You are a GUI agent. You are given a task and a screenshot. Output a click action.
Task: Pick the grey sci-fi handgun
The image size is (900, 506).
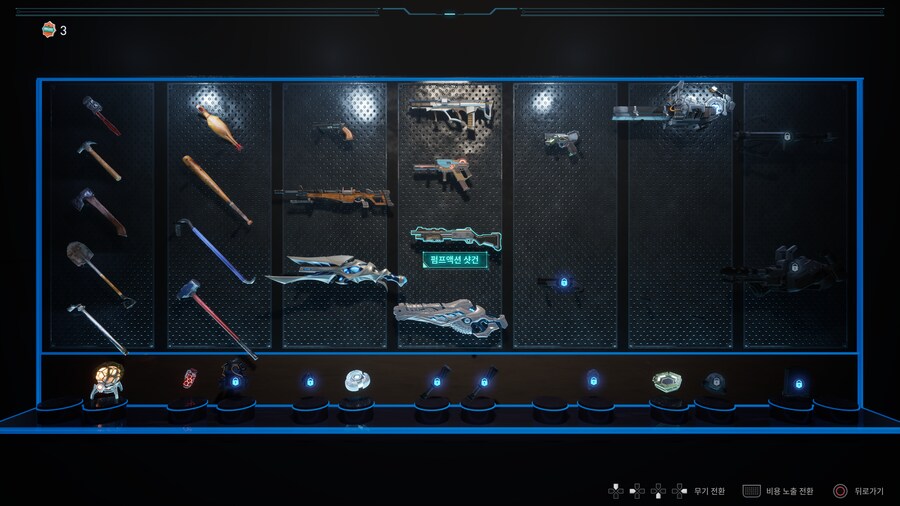click(x=562, y=143)
